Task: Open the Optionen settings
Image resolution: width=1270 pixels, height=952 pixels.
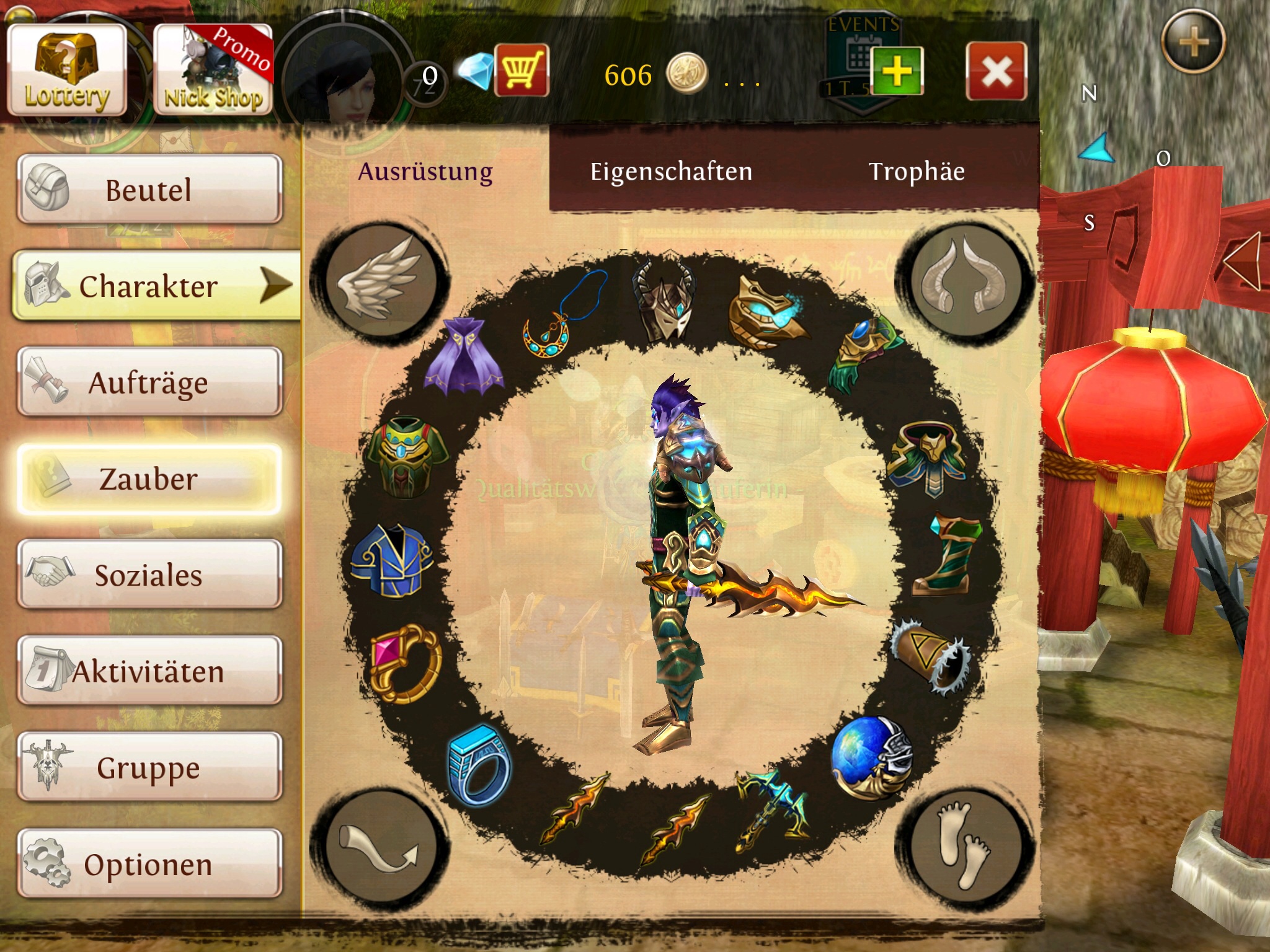Action: (149, 863)
